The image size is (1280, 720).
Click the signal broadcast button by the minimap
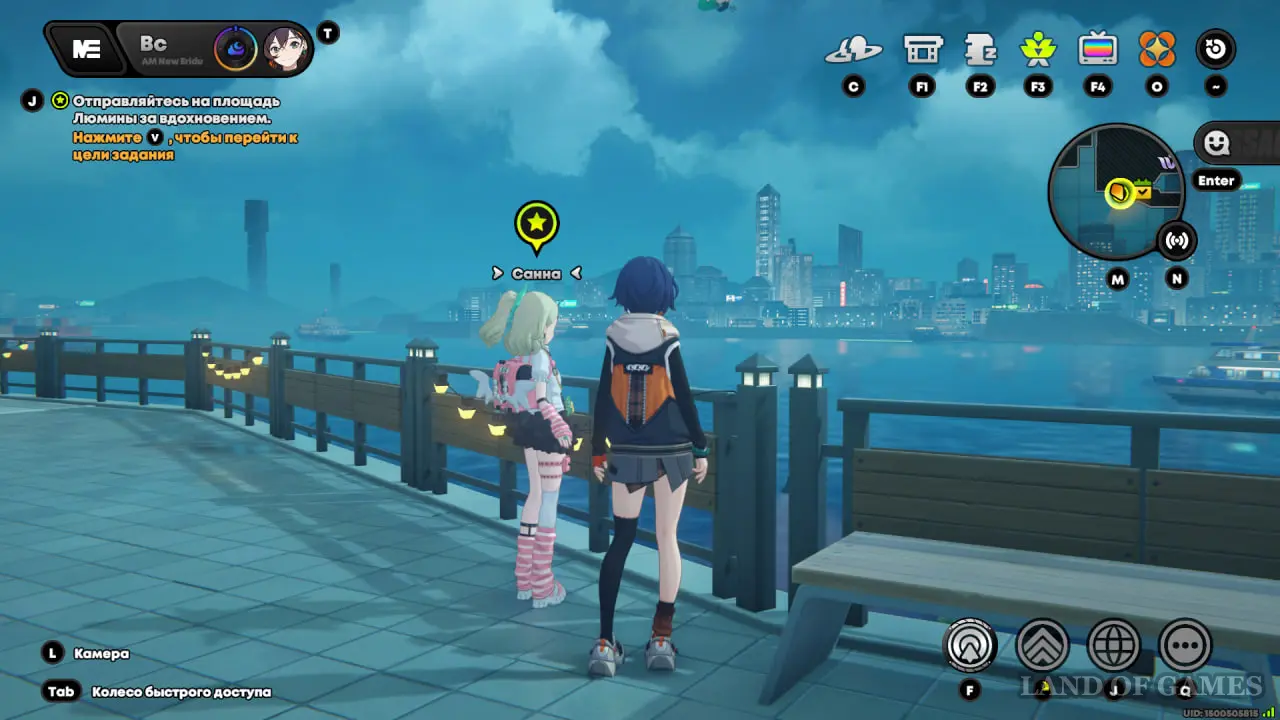[1177, 240]
